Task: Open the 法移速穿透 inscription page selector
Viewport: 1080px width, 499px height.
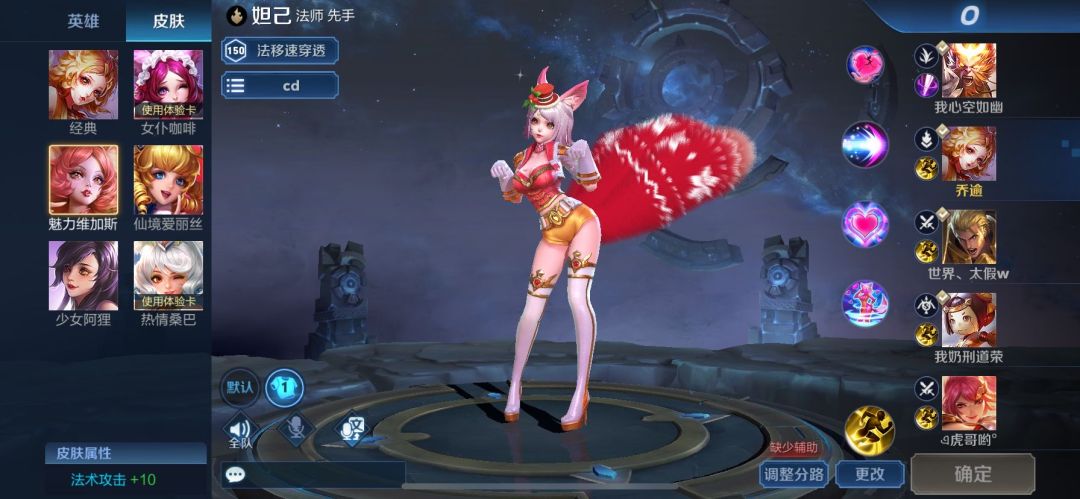Action: point(280,50)
